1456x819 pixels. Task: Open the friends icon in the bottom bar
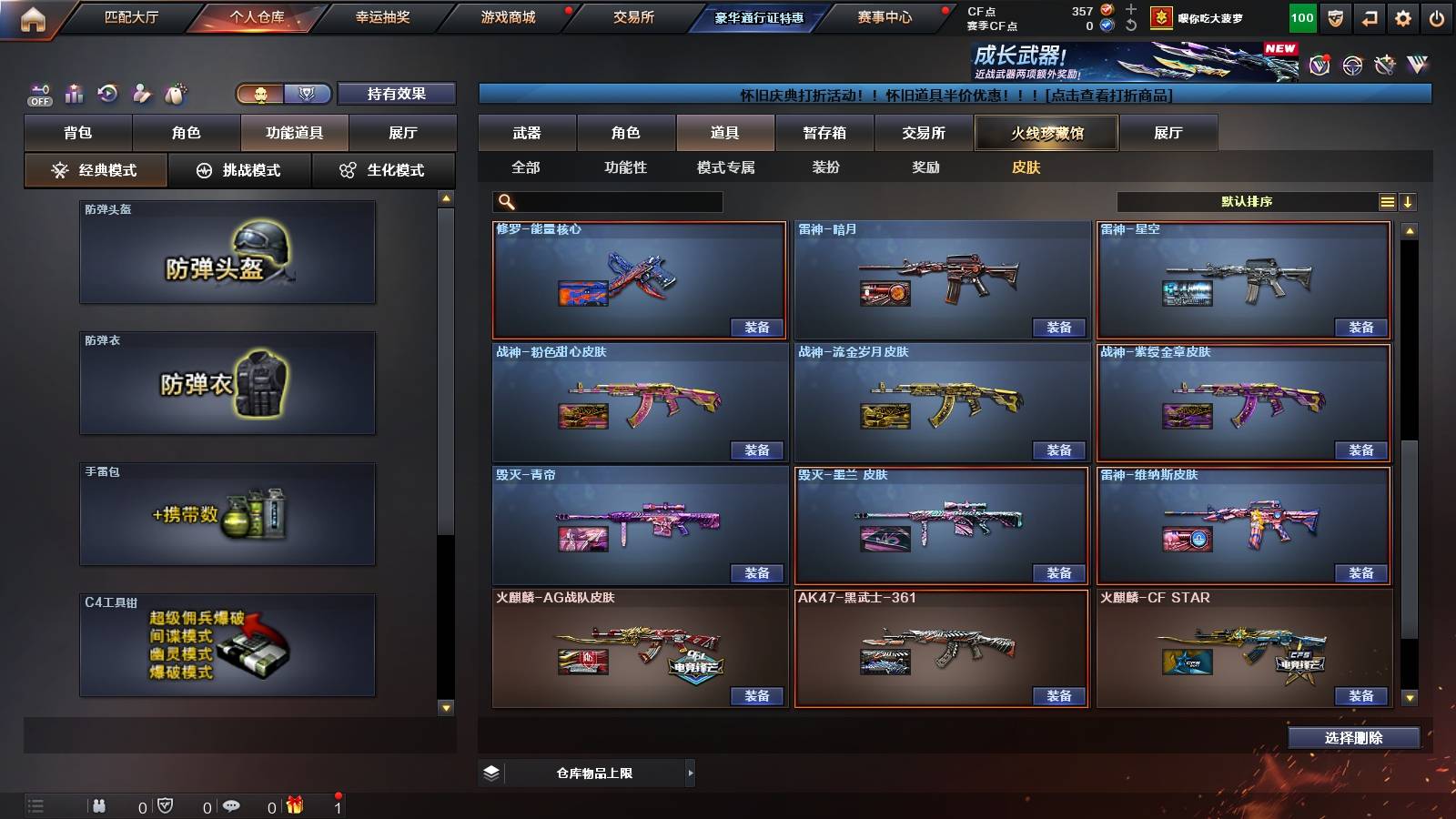pyautogui.click(x=100, y=805)
